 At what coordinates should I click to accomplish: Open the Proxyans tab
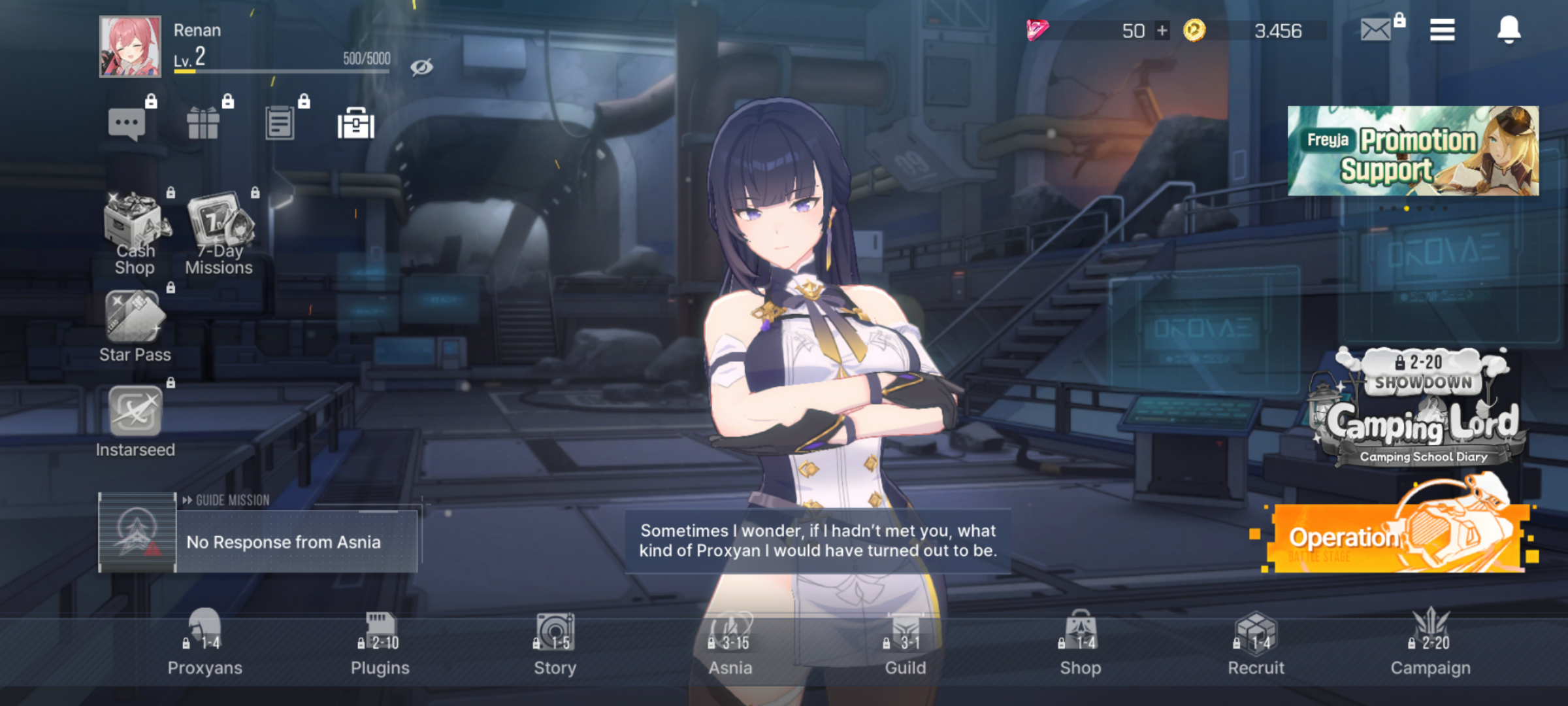tap(204, 644)
